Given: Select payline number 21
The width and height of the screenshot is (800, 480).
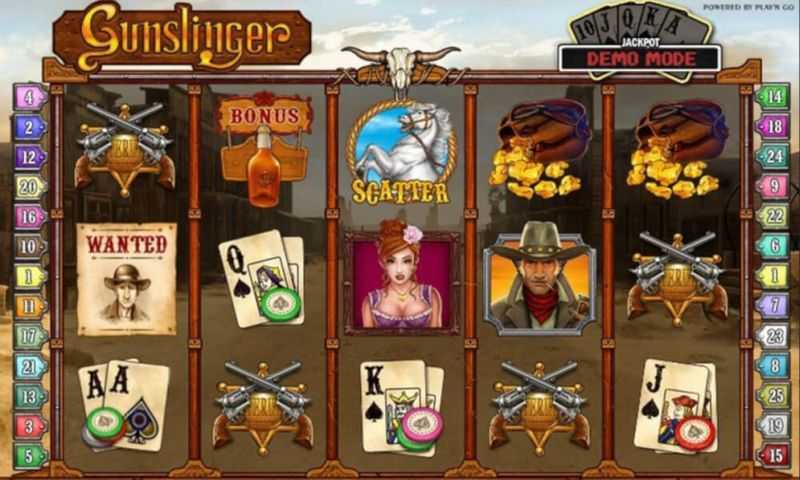Looking at the screenshot, I should (x=30, y=366).
